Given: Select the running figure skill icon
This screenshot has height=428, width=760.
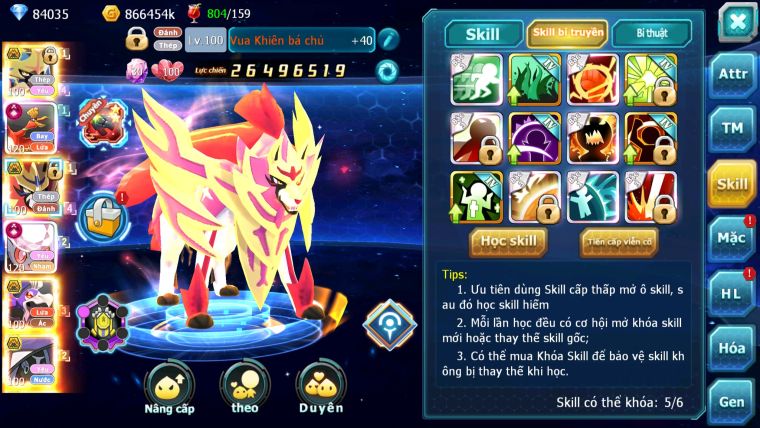Looking at the screenshot, I should click(x=476, y=79).
